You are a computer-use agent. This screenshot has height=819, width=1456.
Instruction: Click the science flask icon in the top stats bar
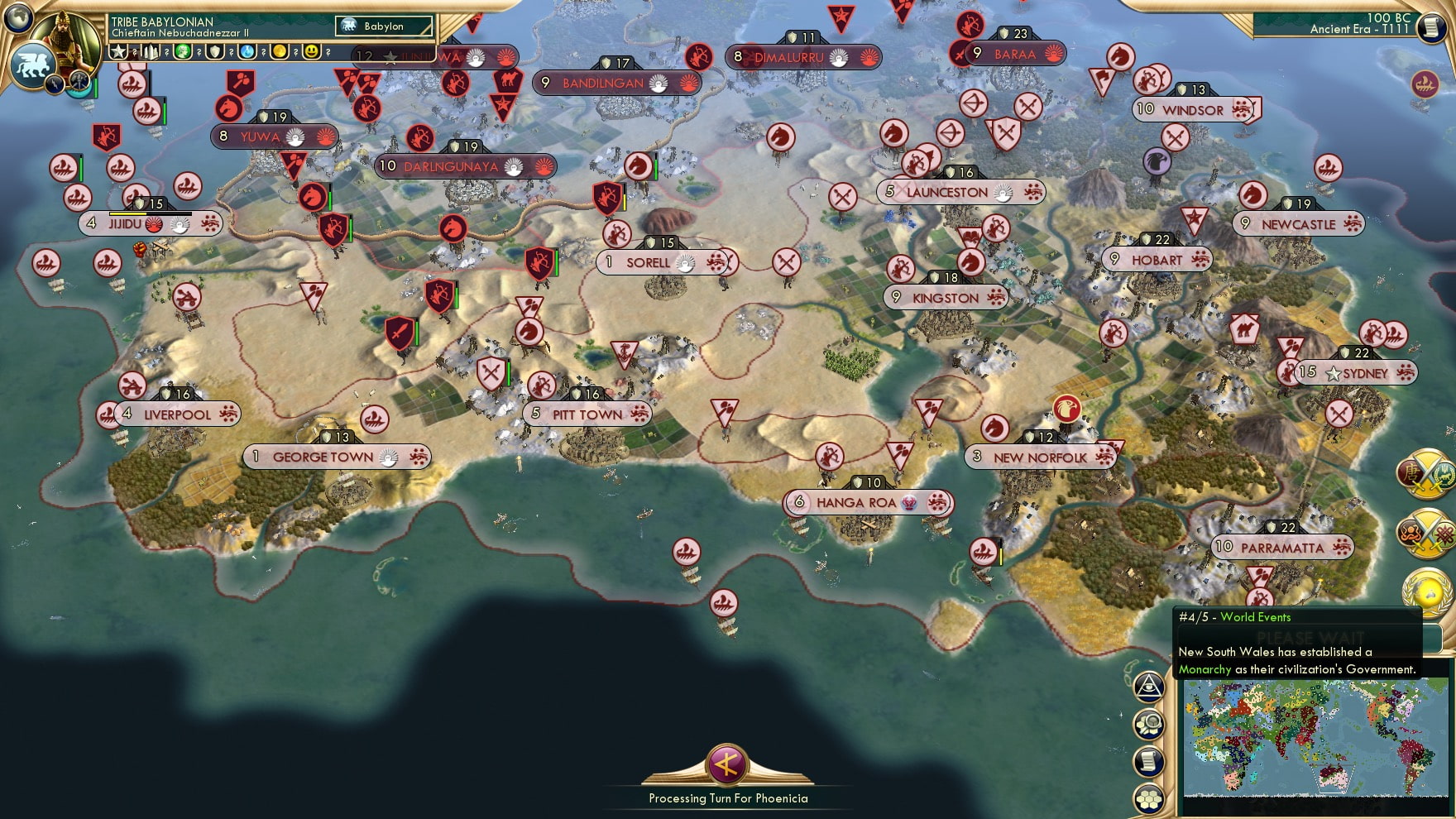point(246,52)
